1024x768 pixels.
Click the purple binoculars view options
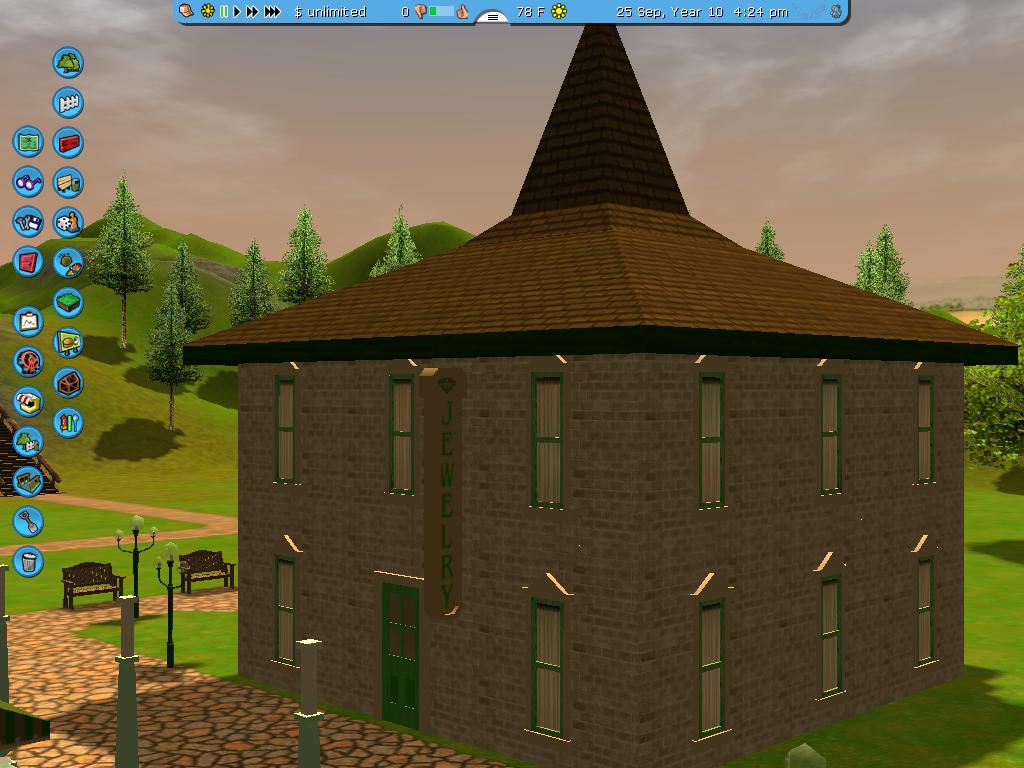(x=28, y=182)
